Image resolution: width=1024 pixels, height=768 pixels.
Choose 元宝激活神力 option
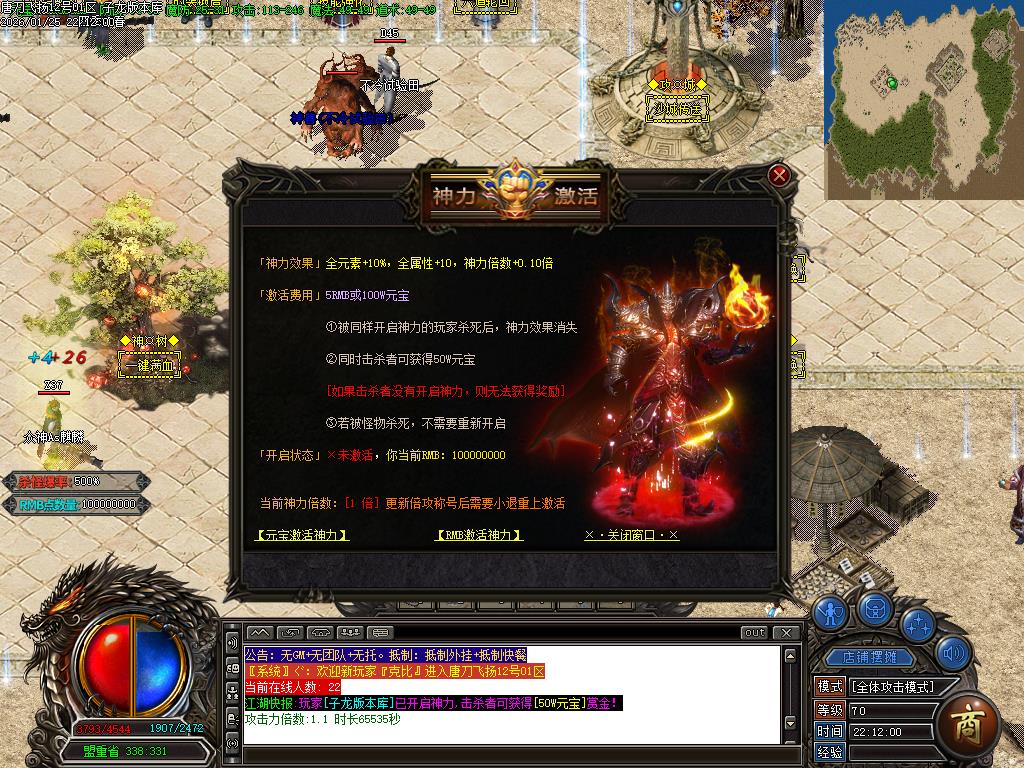click(302, 535)
